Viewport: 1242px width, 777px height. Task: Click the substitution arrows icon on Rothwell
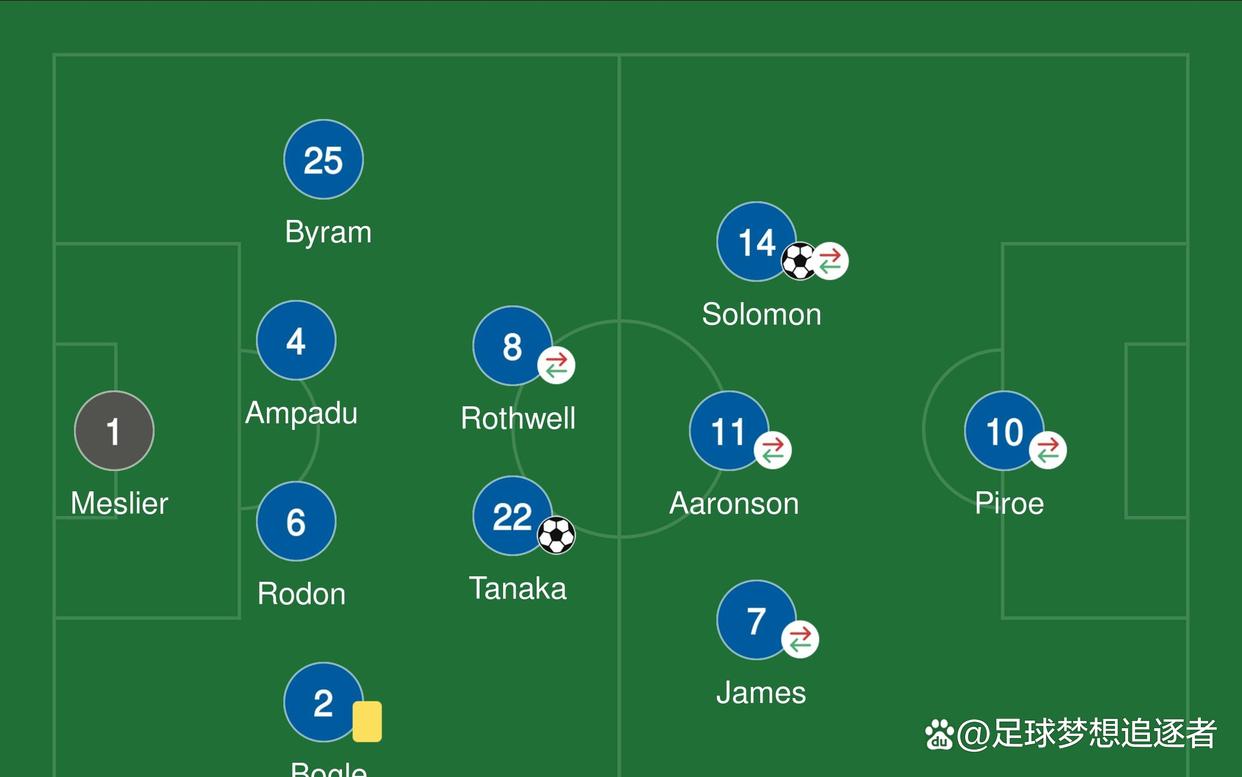click(x=556, y=365)
